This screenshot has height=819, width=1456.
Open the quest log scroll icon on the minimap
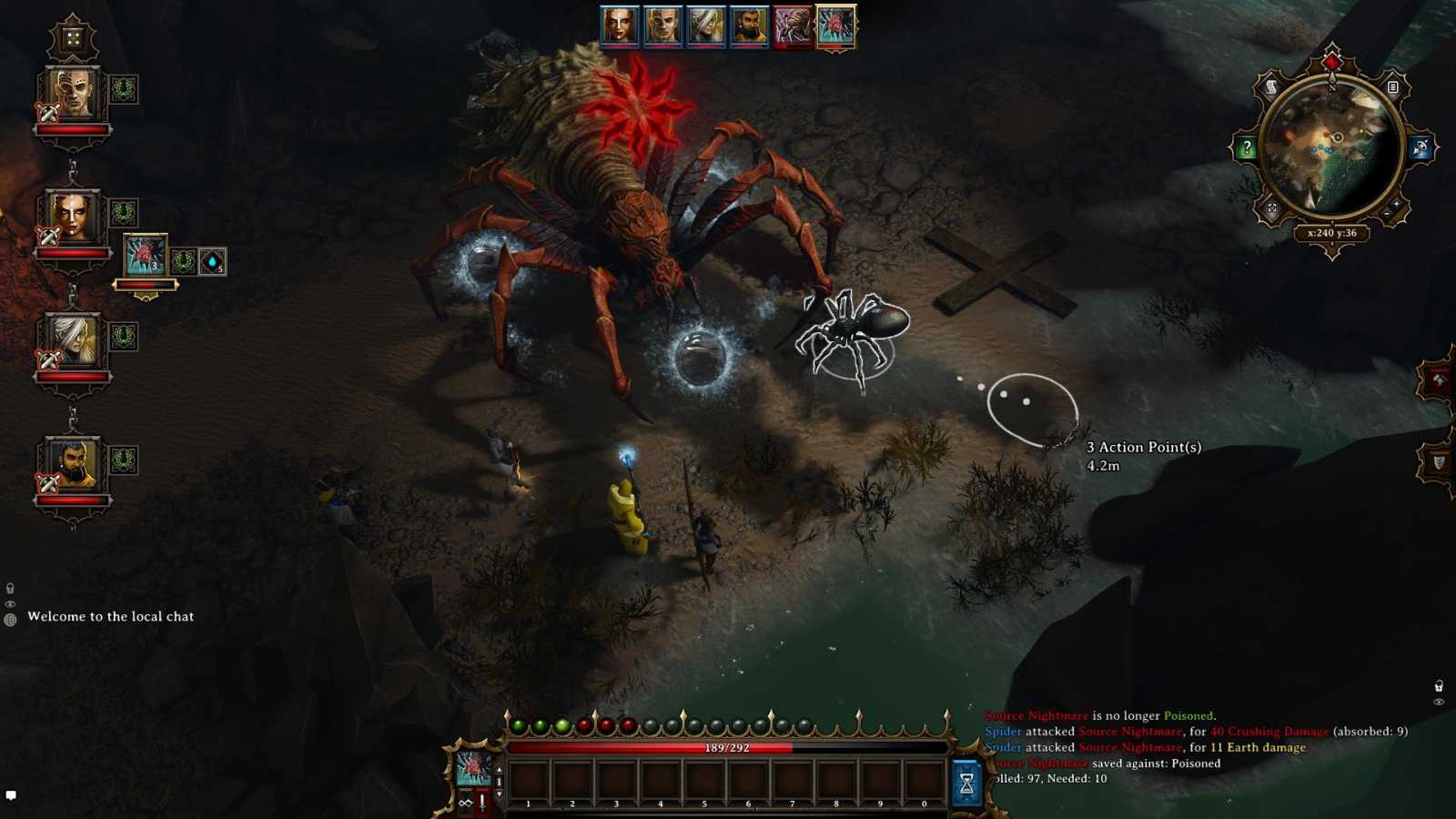click(1271, 86)
